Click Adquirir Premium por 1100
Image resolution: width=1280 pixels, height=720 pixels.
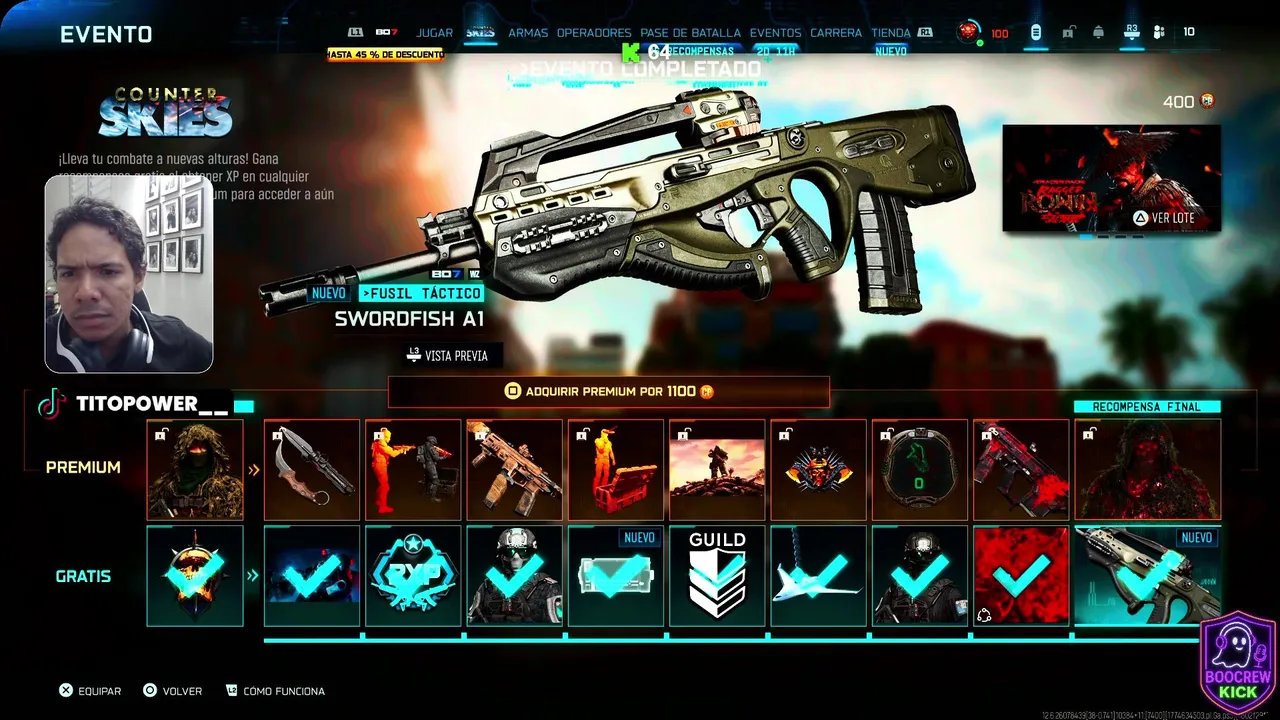[x=609, y=392]
